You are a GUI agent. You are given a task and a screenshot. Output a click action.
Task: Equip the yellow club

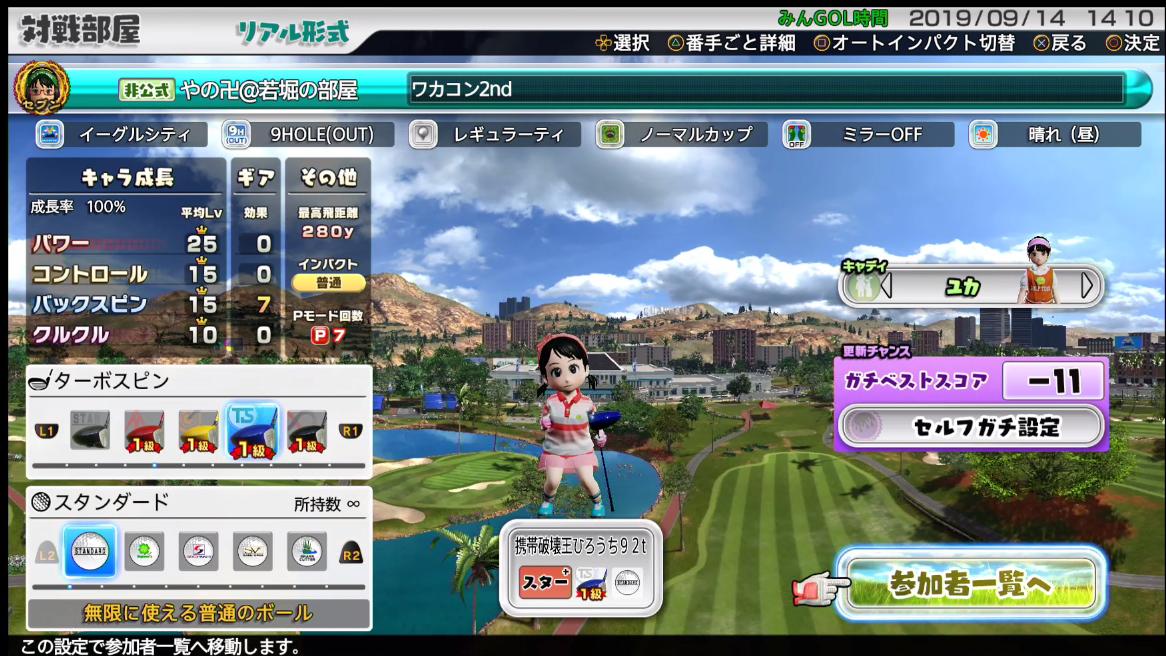(198, 433)
